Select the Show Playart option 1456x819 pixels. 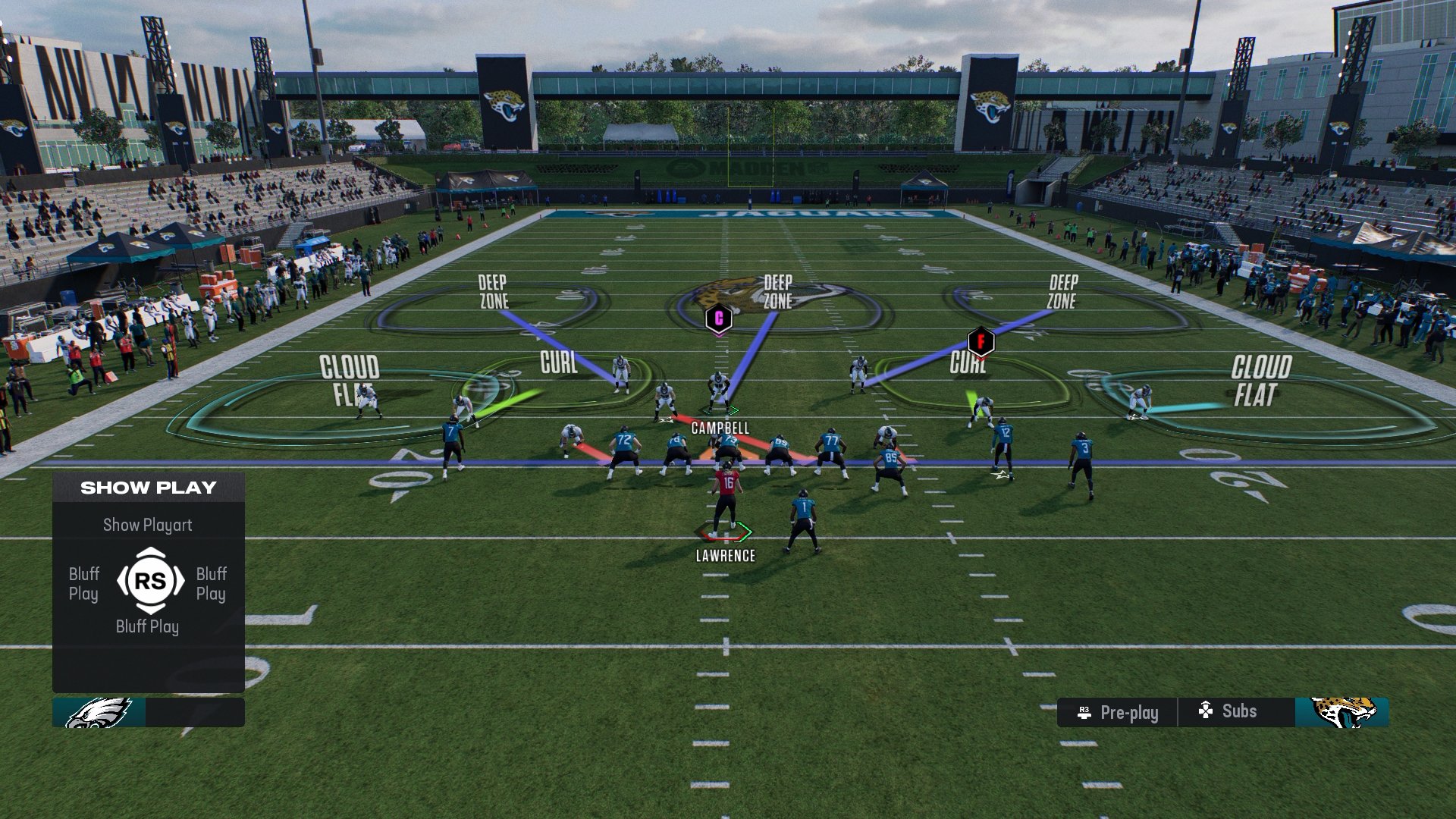(x=148, y=525)
